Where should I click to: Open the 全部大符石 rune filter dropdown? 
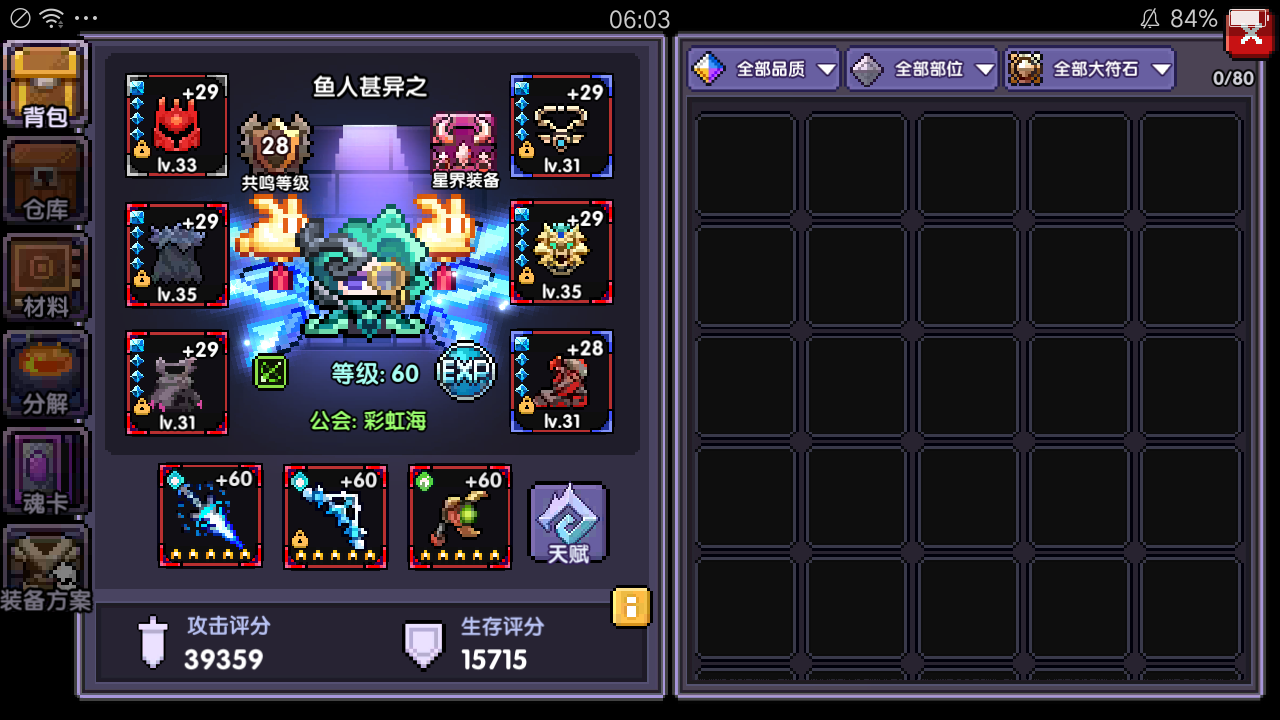pyautogui.click(x=1089, y=68)
